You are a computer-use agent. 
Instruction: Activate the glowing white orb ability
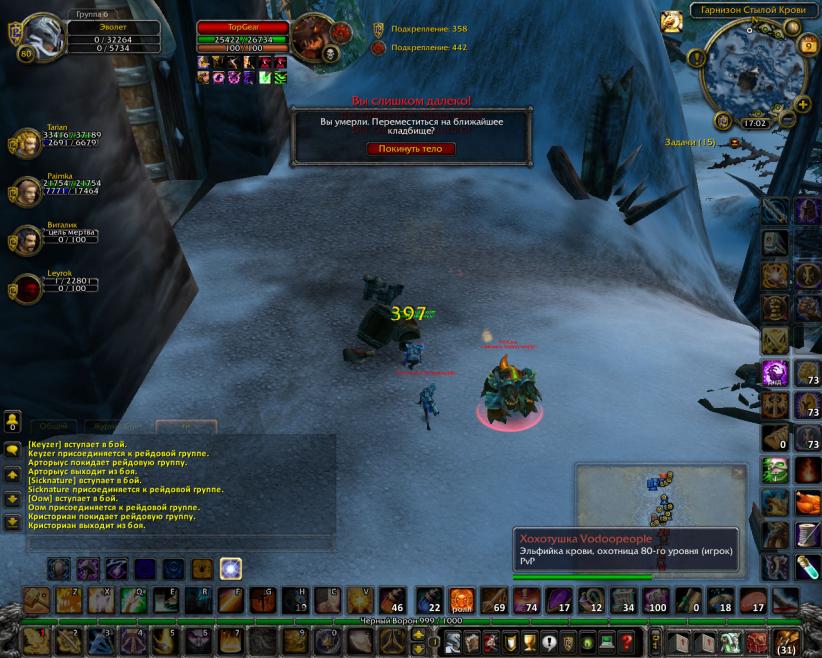click(230, 569)
